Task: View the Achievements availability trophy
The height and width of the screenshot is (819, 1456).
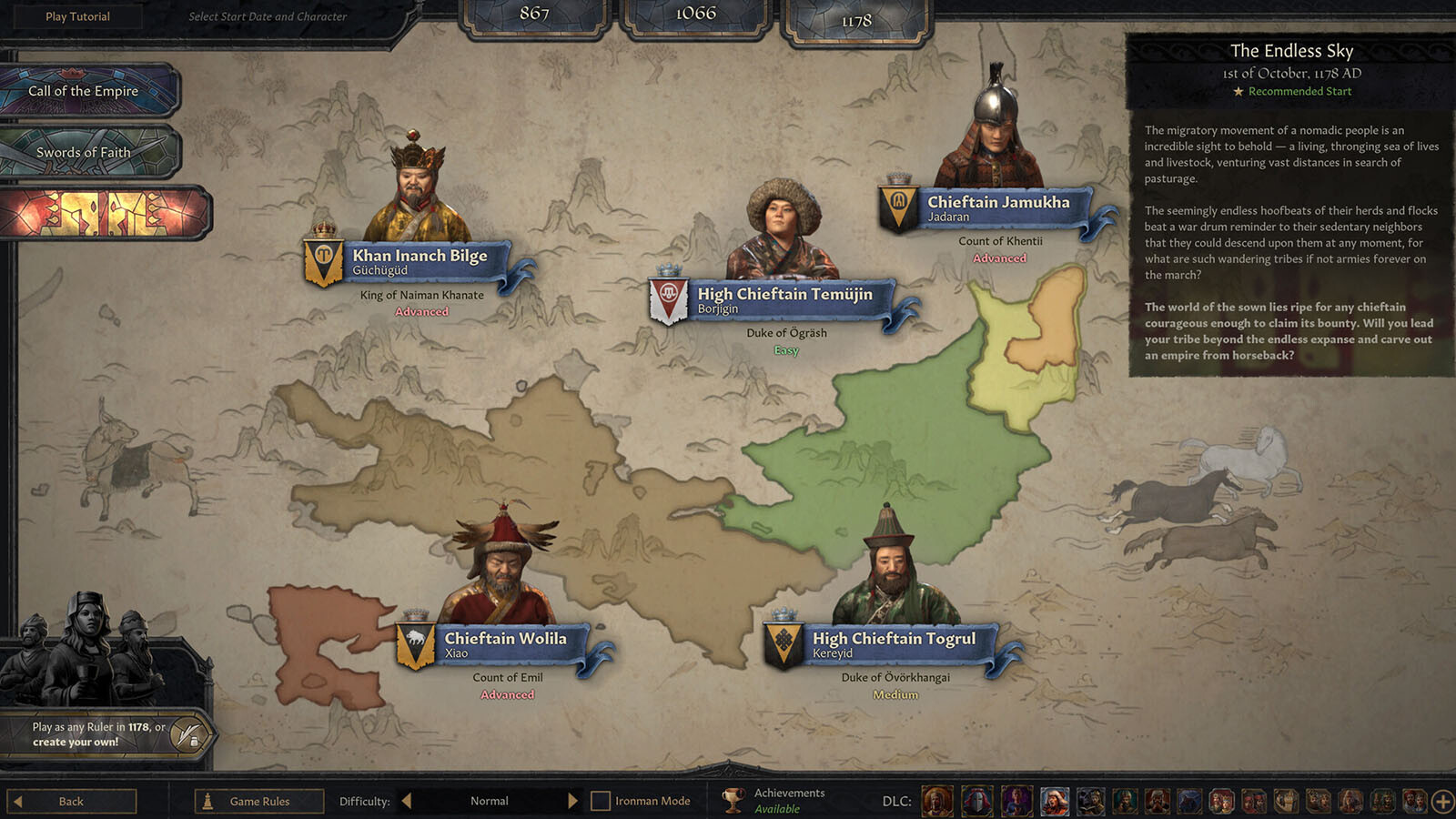Action: 733,801
